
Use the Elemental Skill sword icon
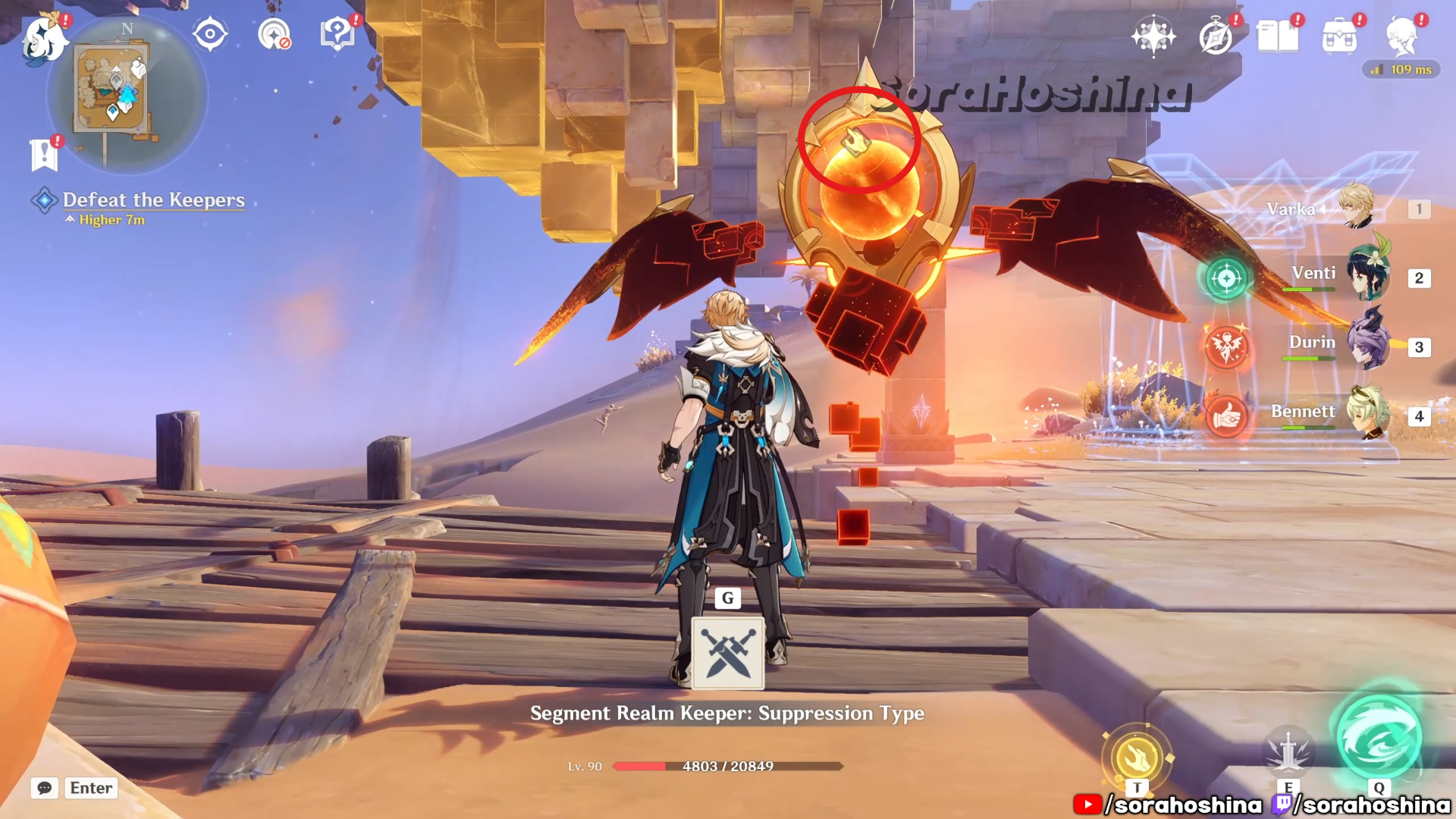click(1288, 751)
